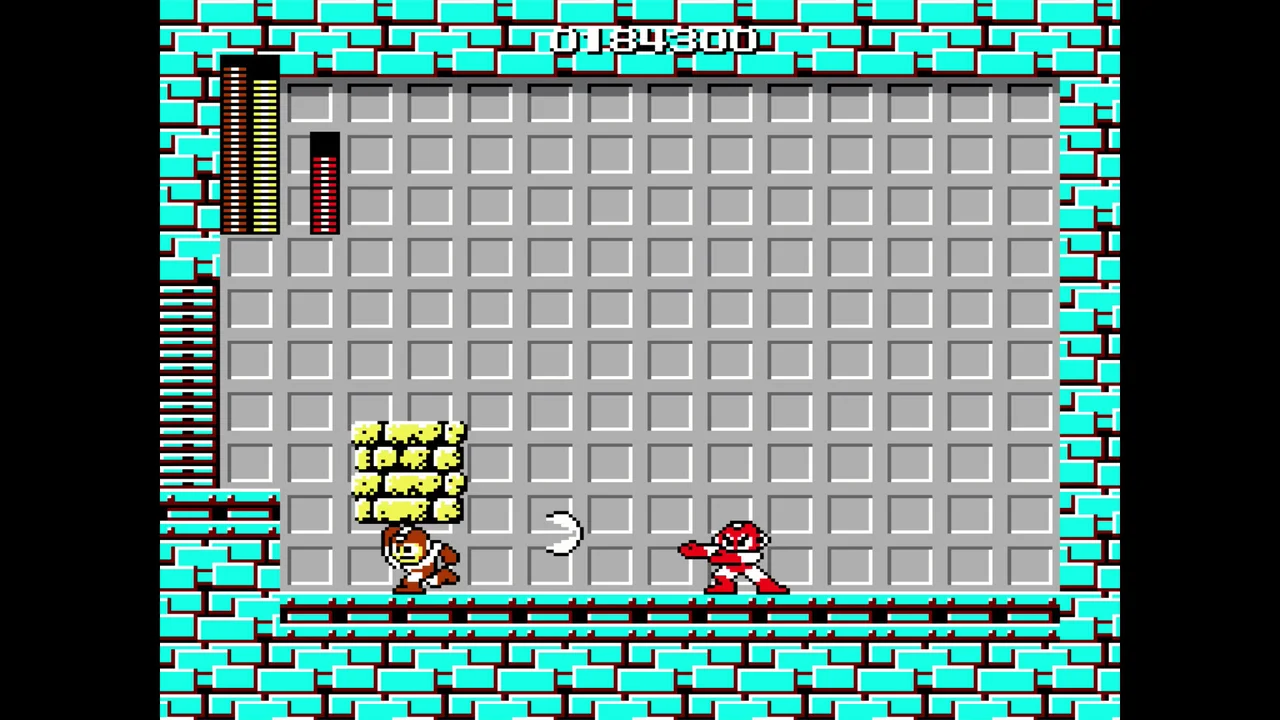
Task: Click the bottom segment of the red boss meter
Action: point(325,228)
